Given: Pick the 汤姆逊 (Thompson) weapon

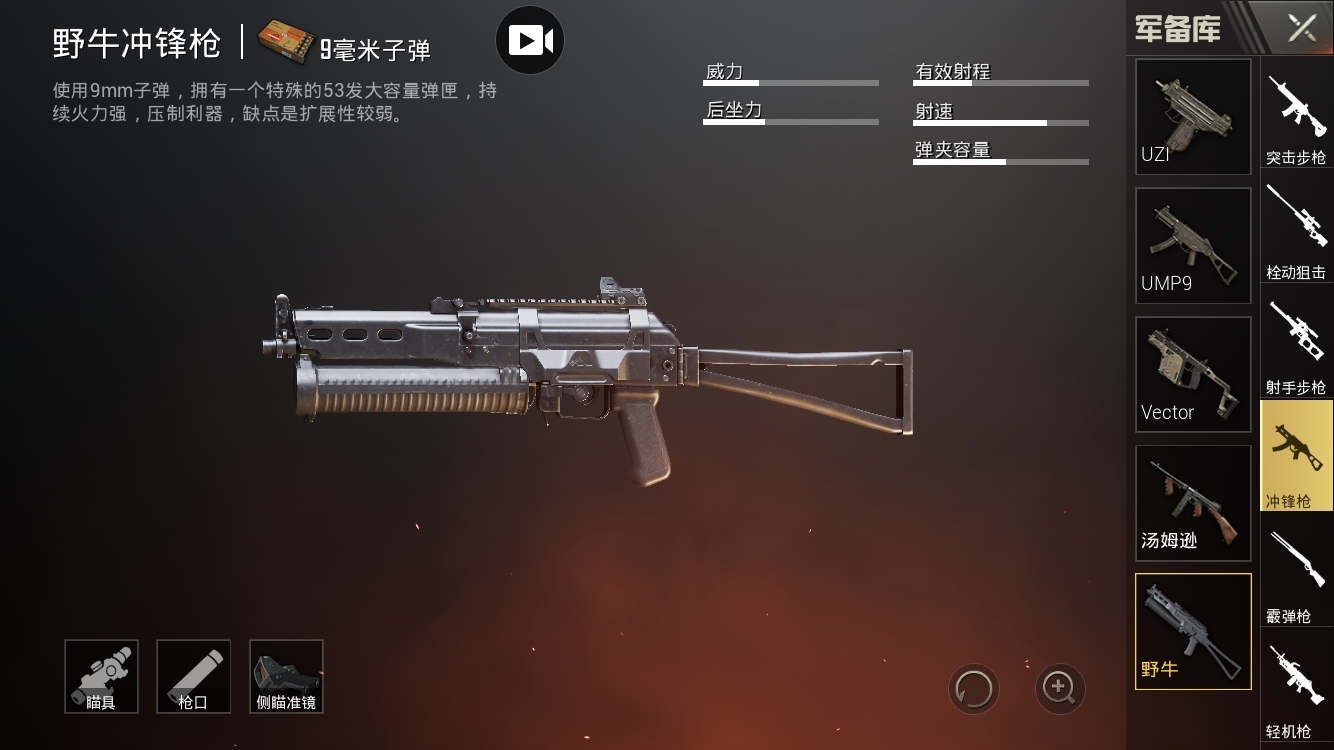Looking at the screenshot, I should tap(1193, 503).
